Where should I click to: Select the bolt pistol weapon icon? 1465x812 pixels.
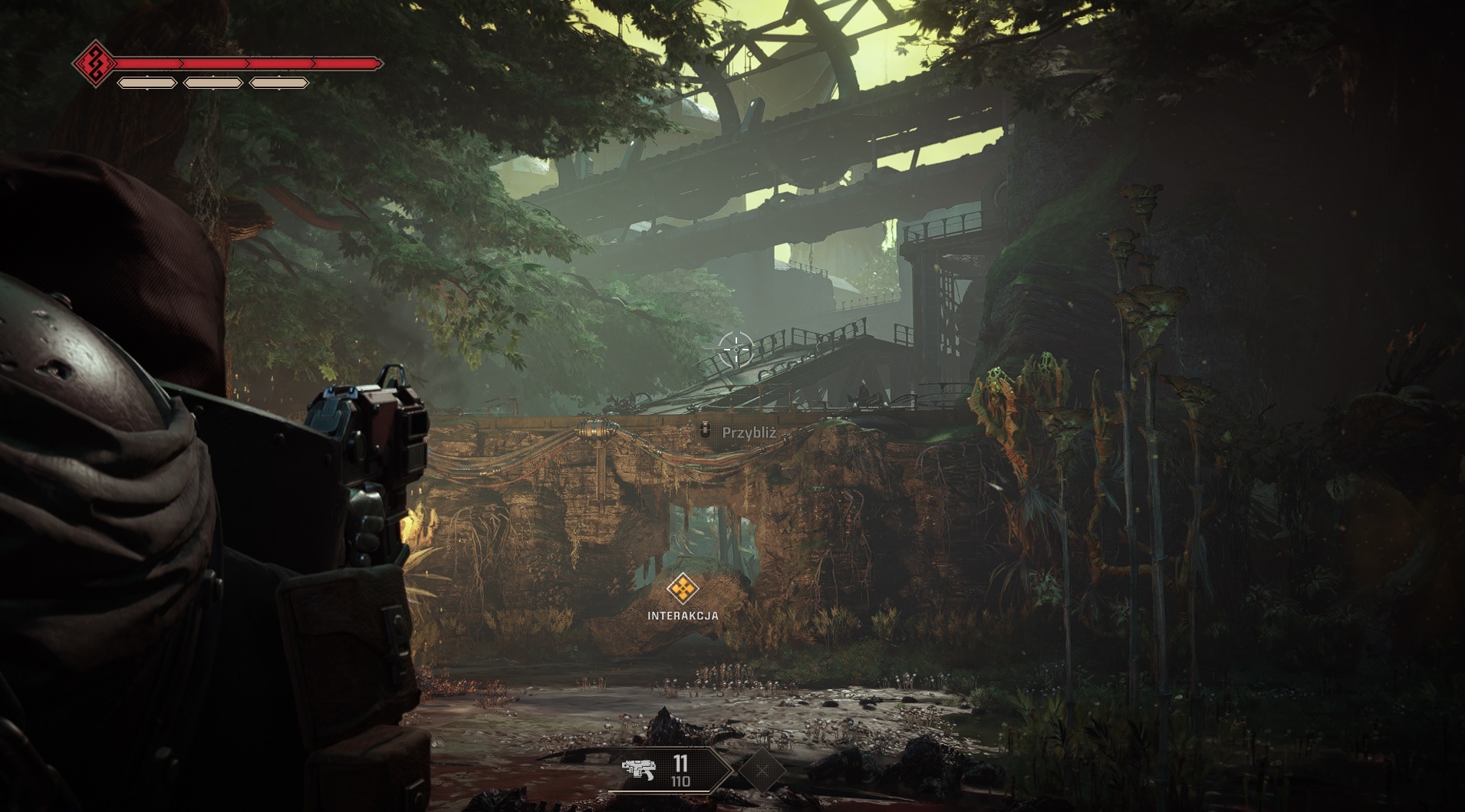coord(638,769)
